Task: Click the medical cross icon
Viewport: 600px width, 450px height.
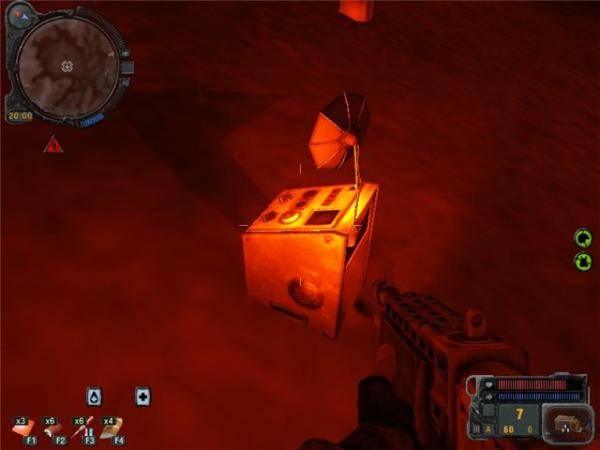Action: 143,396
